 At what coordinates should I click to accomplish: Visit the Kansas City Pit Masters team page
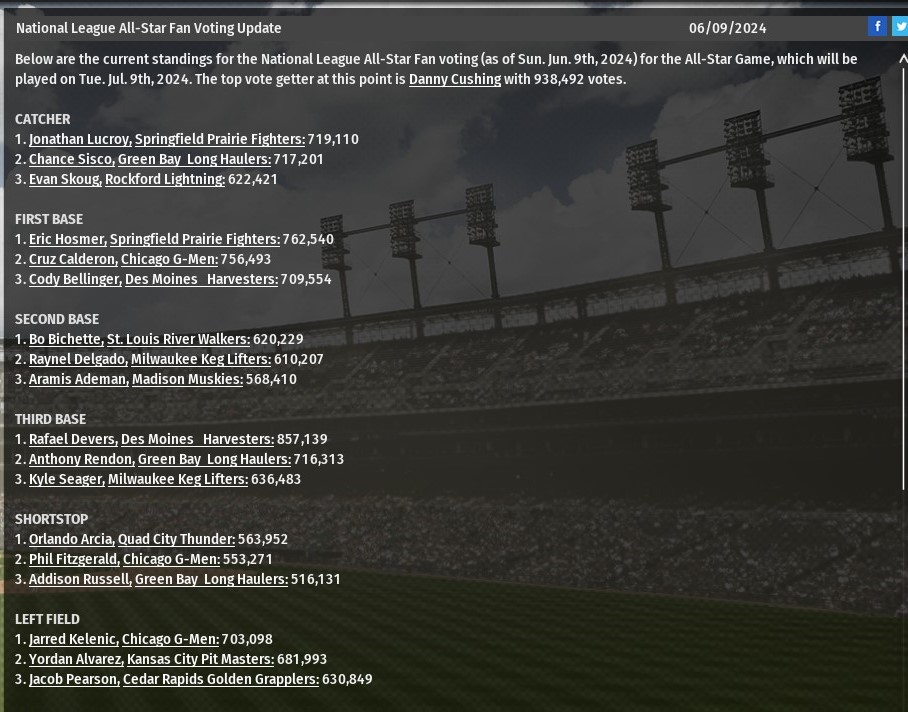coord(200,659)
